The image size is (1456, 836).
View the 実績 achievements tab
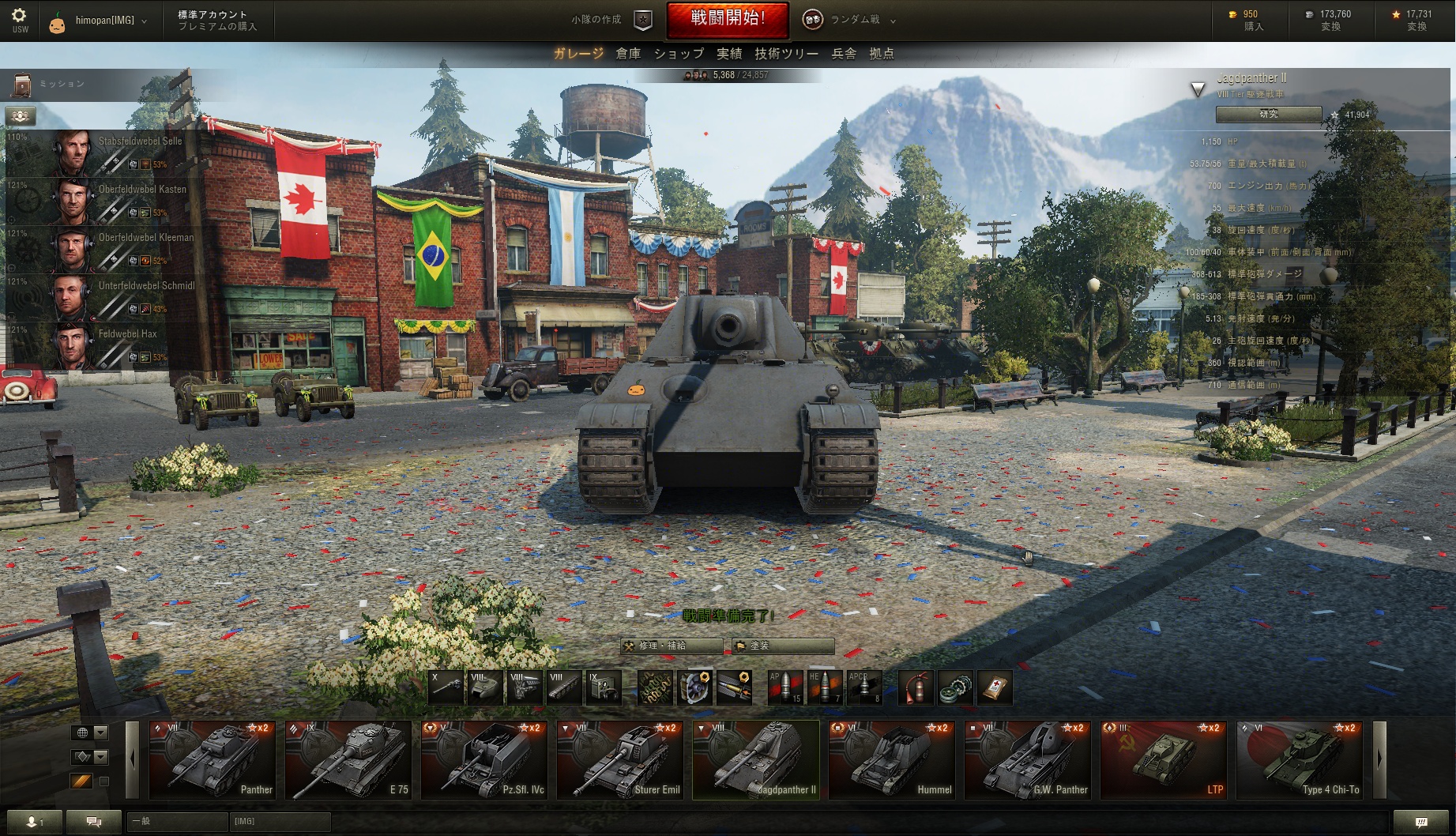coord(729,54)
